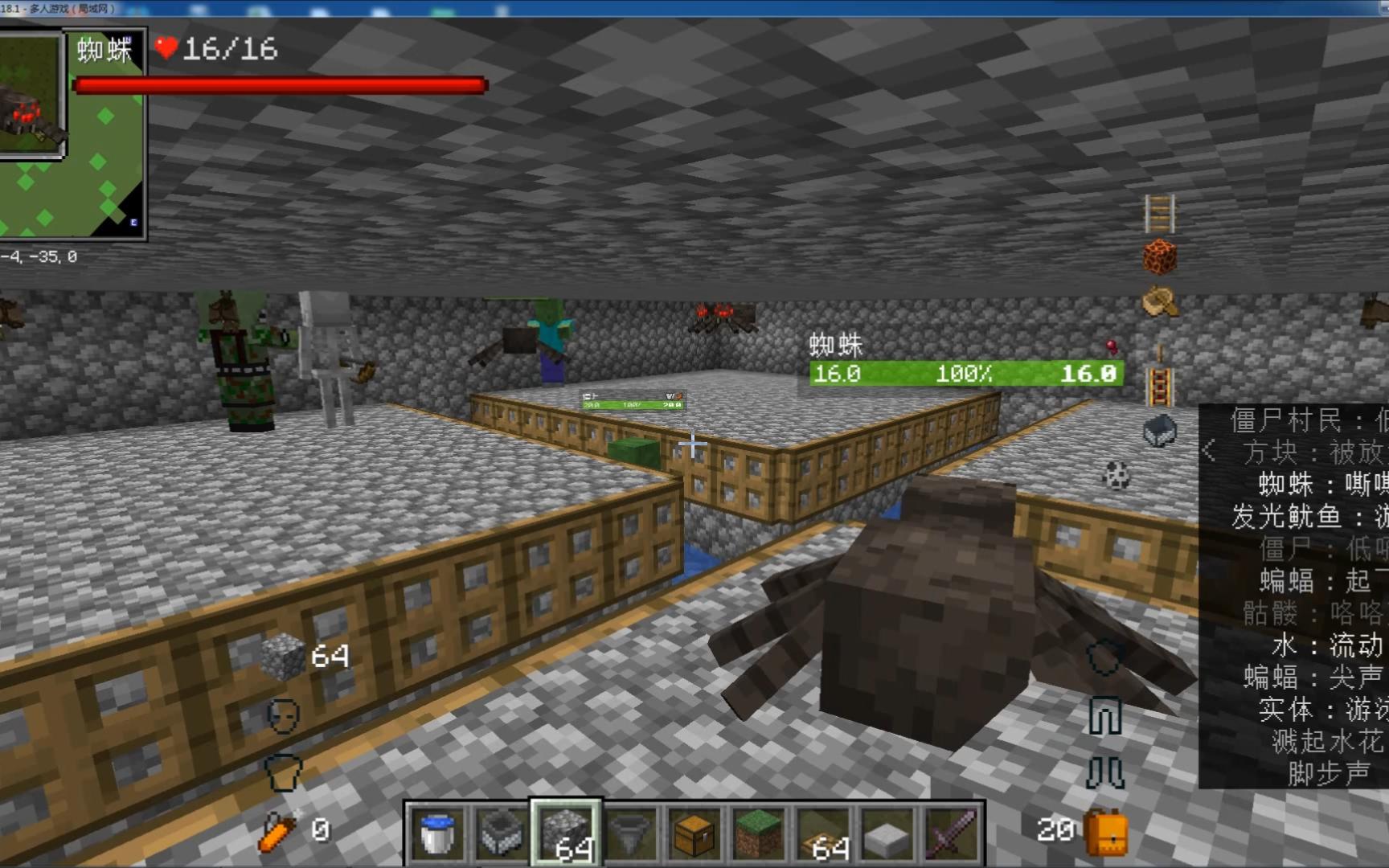The height and width of the screenshot is (868, 1389).
Task: Select the hopper in the hotbar
Action: pyautogui.click(x=629, y=833)
